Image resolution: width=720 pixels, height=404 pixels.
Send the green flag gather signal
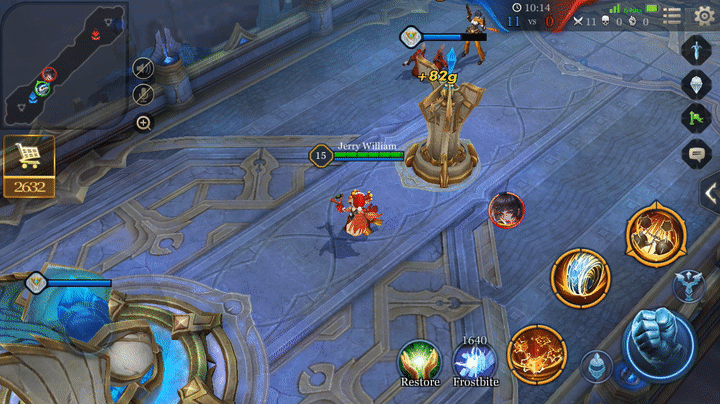click(x=696, y=118)
